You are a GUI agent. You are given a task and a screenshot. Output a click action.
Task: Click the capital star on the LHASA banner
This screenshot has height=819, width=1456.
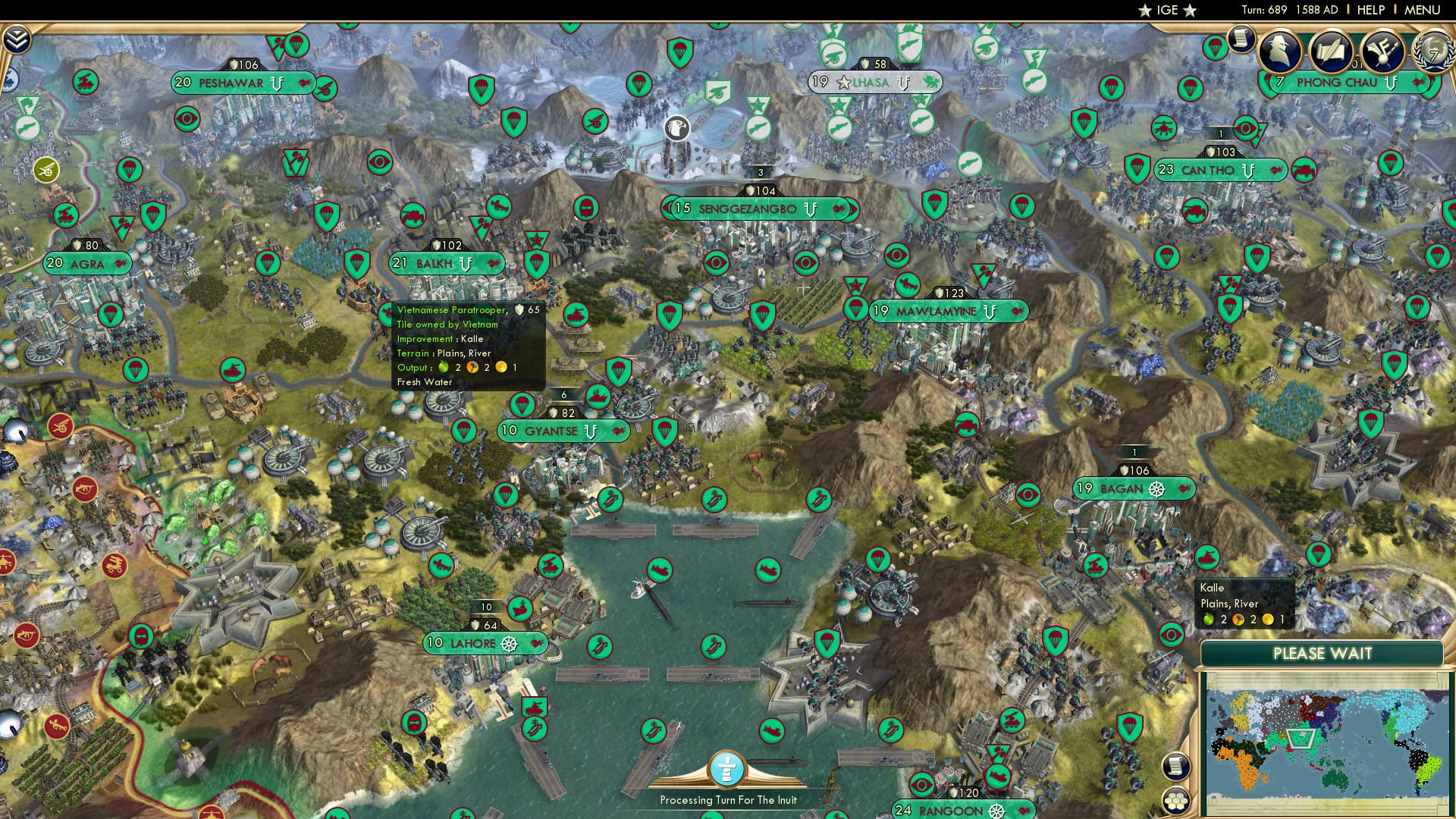842,82
